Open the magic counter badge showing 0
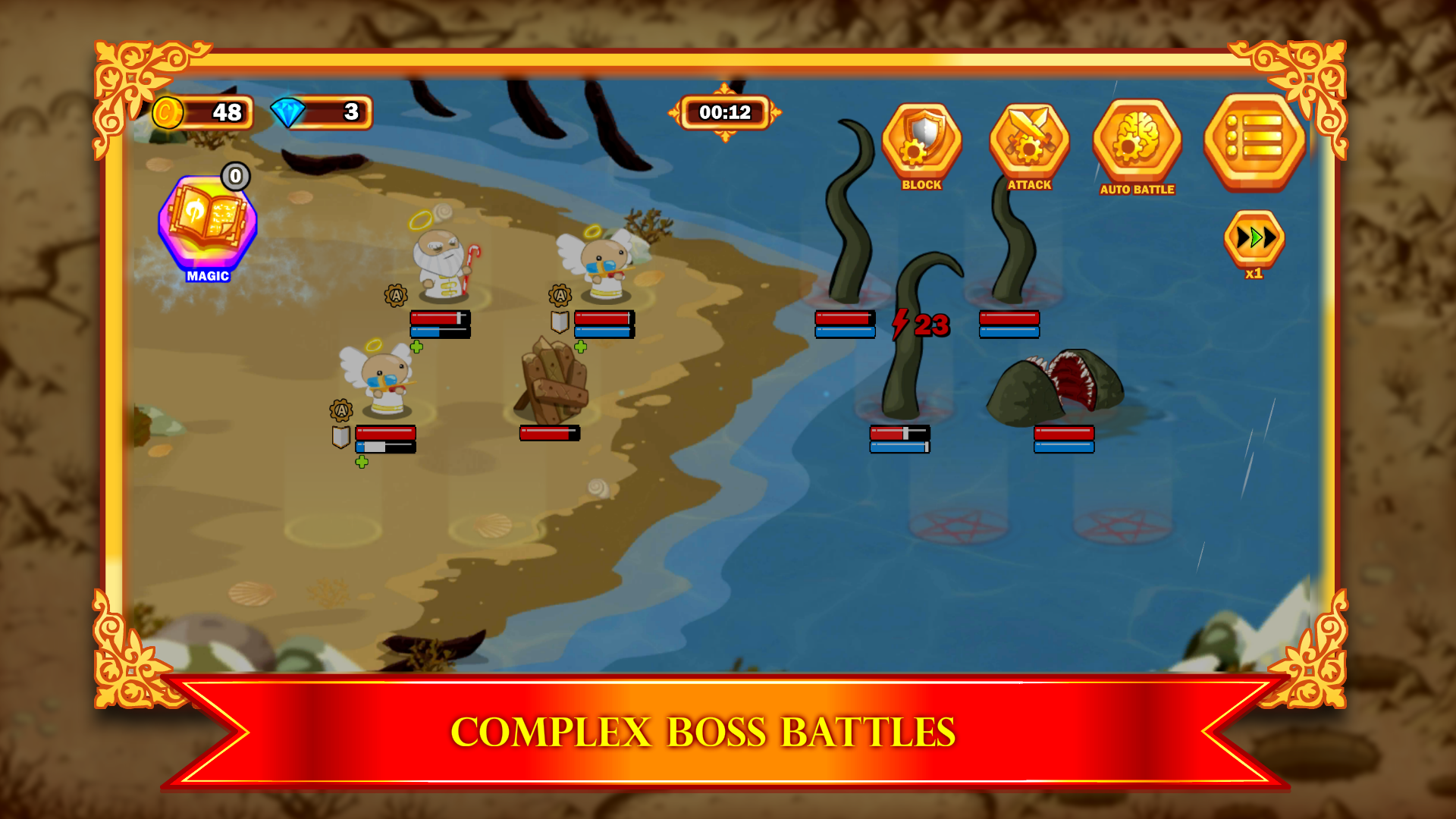1456x819 pixels. 235,177
